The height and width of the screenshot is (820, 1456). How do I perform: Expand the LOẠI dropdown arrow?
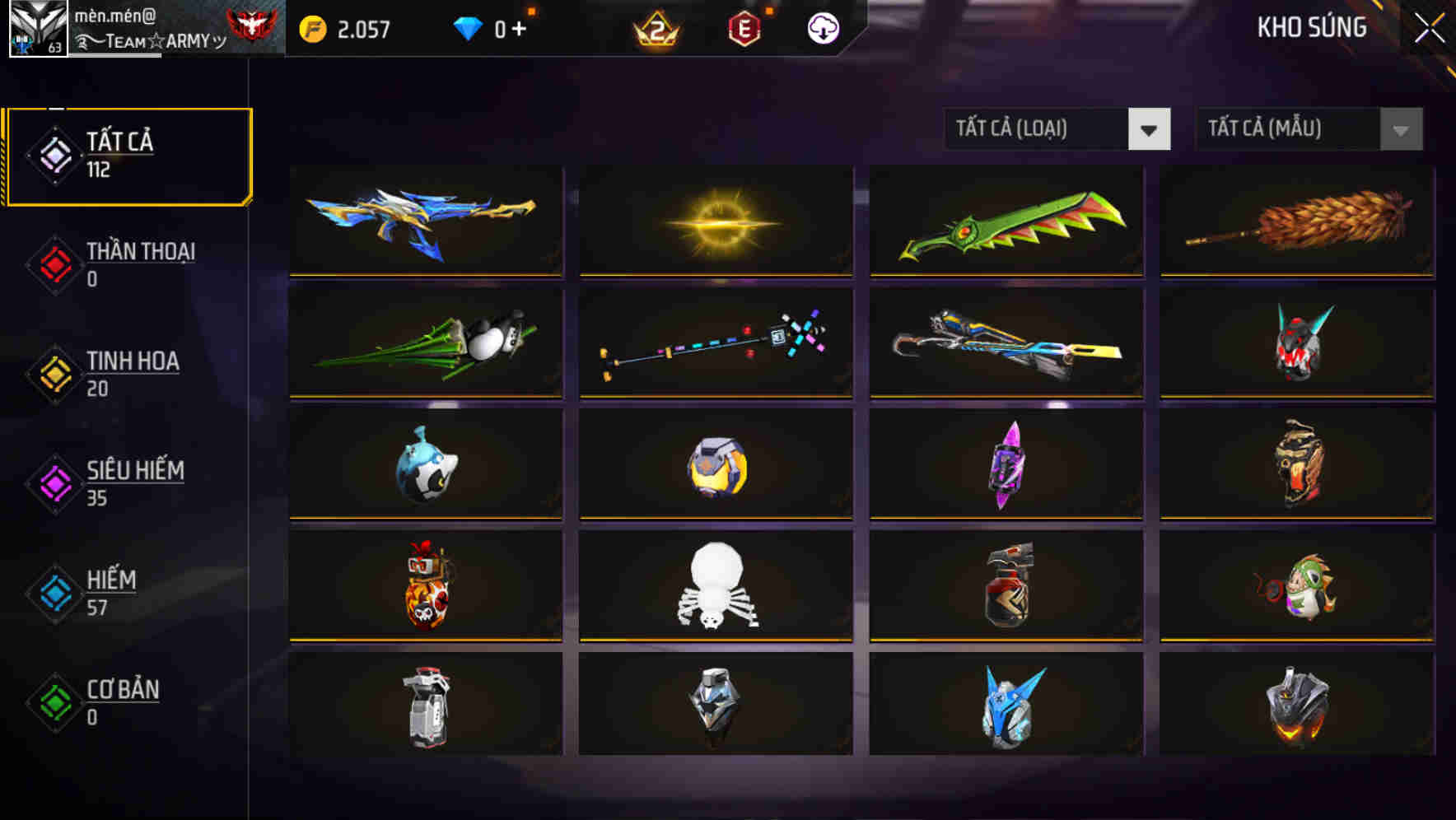[x=1150, y=129]
